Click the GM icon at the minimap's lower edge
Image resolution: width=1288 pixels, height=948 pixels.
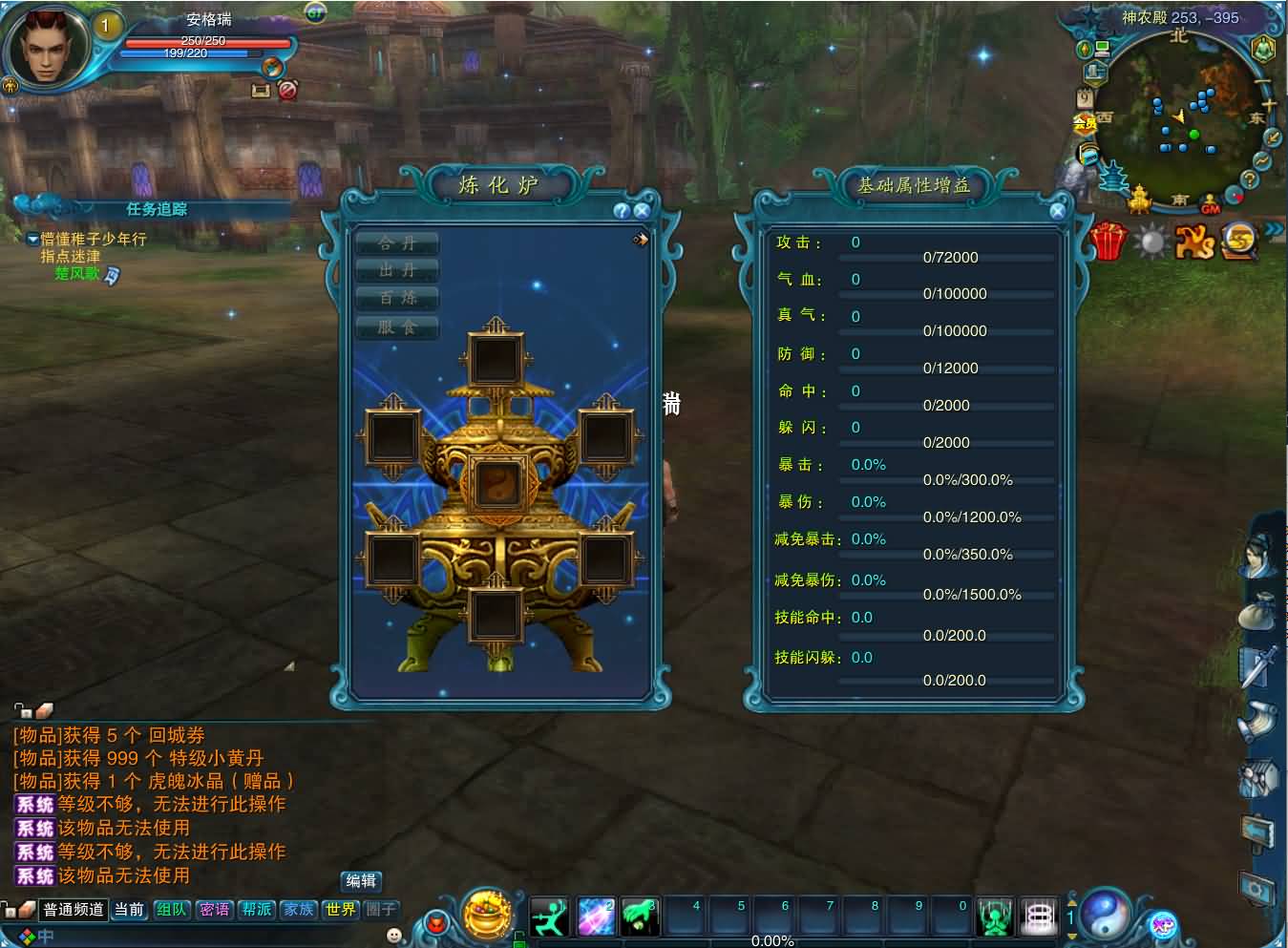[1210, 203]
